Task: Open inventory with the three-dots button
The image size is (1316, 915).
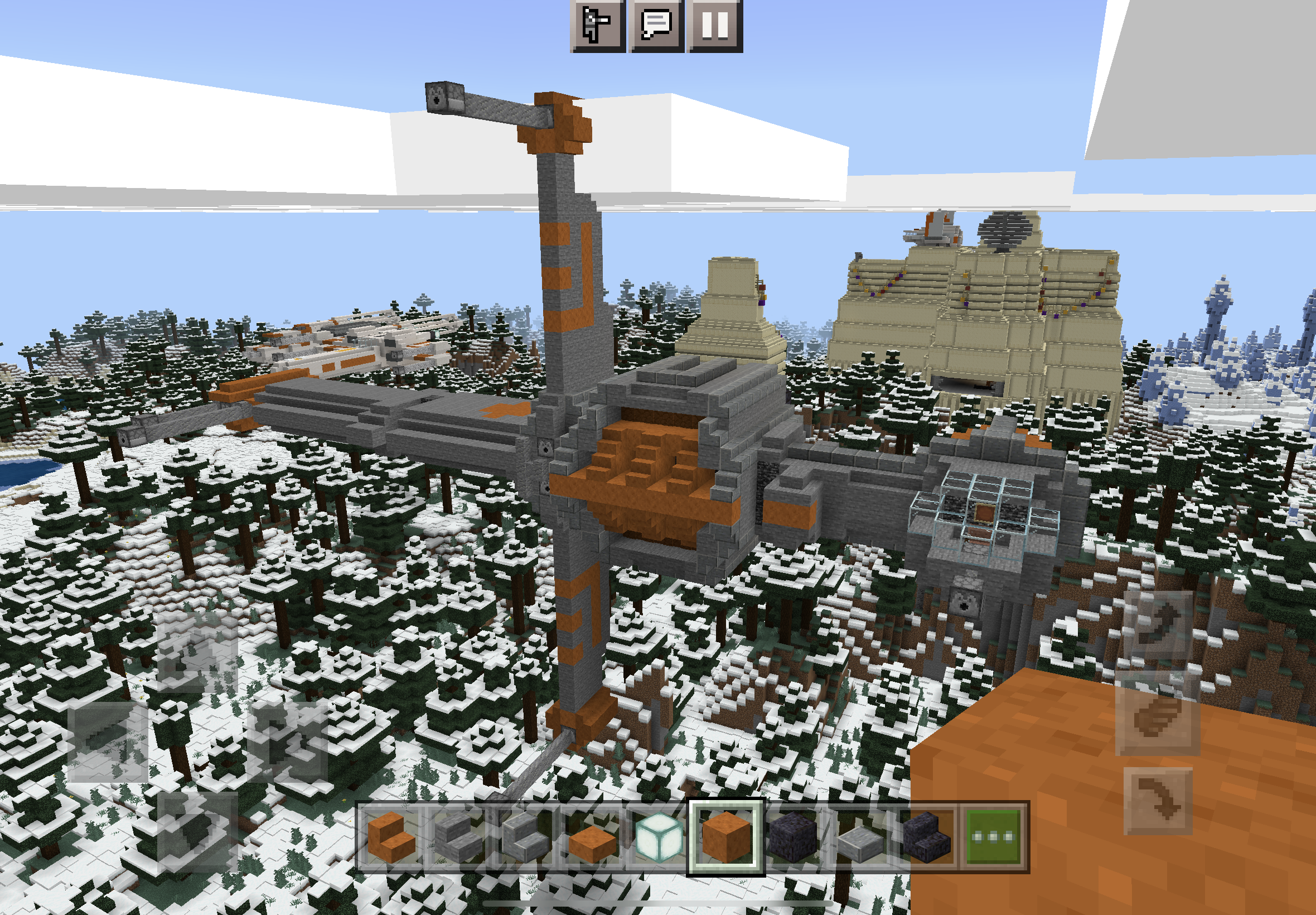Action: click(x=994, y=838)
